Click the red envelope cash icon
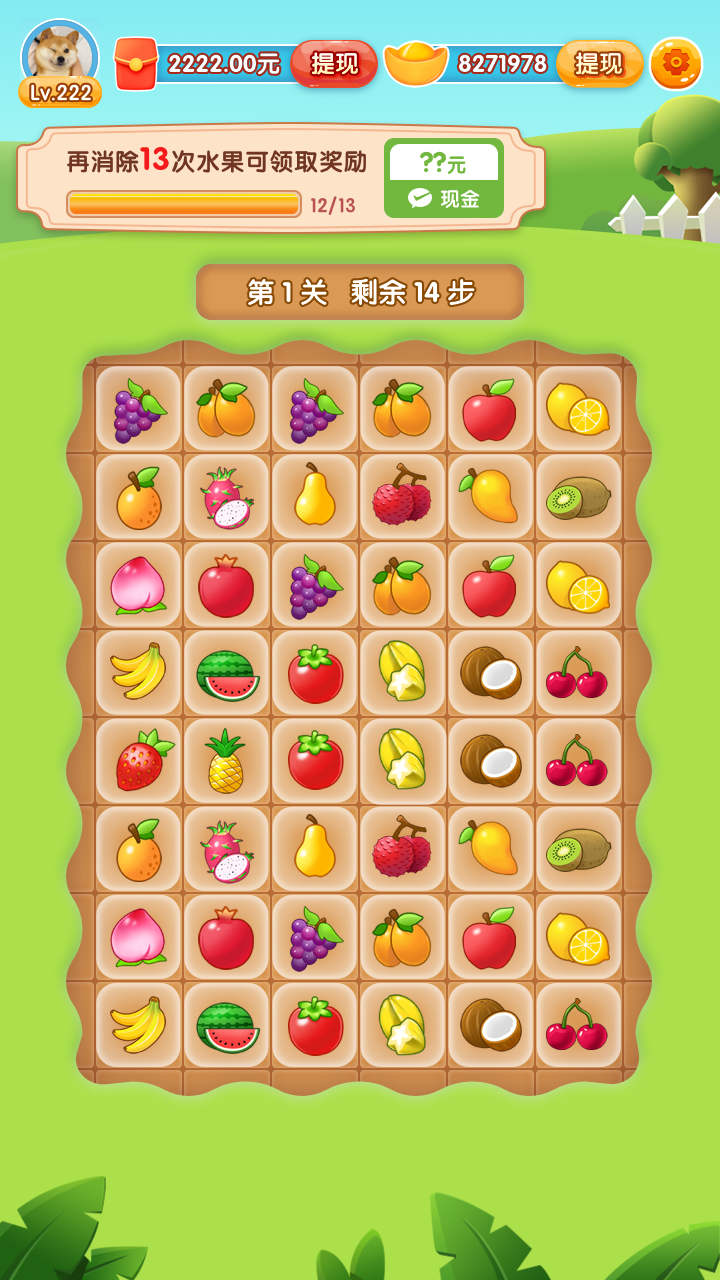 [x=137, y=64]
